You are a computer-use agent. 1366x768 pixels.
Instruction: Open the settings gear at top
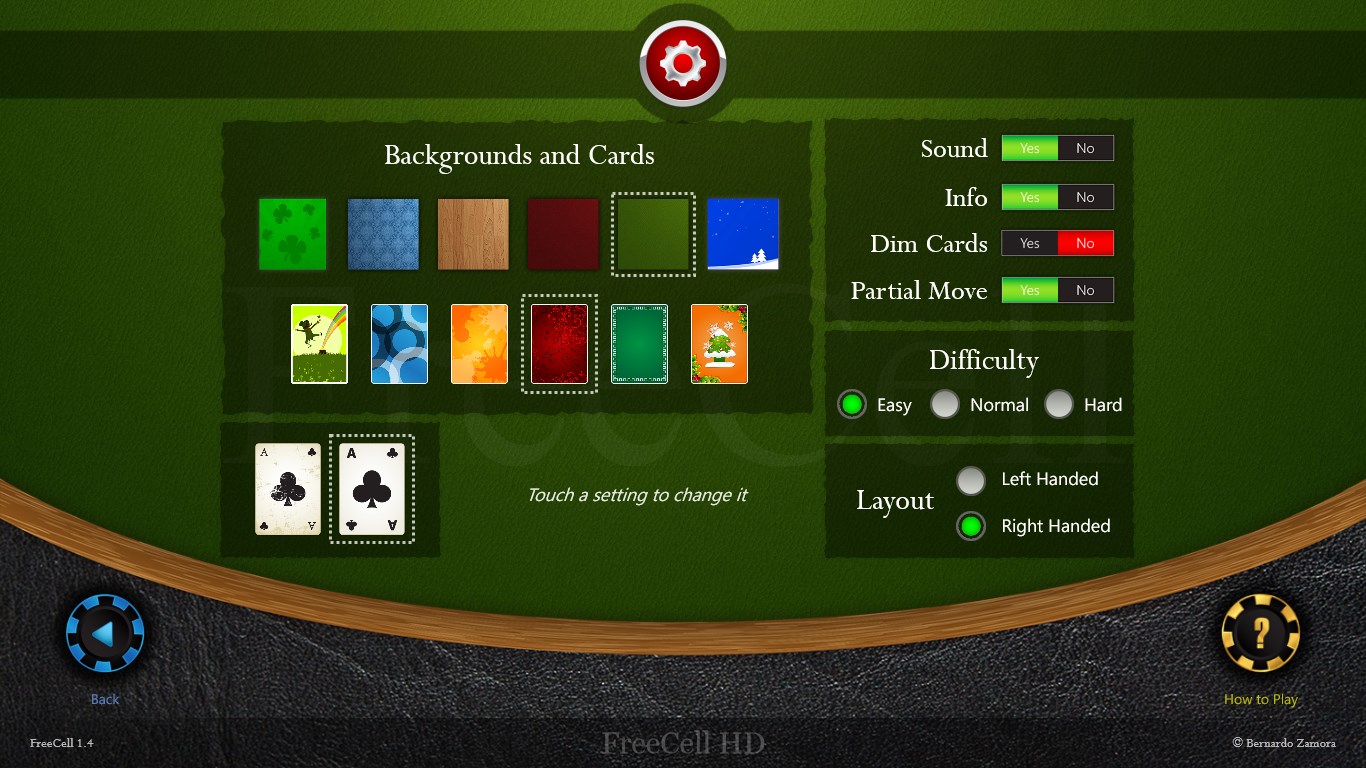[x=683, y=60]
